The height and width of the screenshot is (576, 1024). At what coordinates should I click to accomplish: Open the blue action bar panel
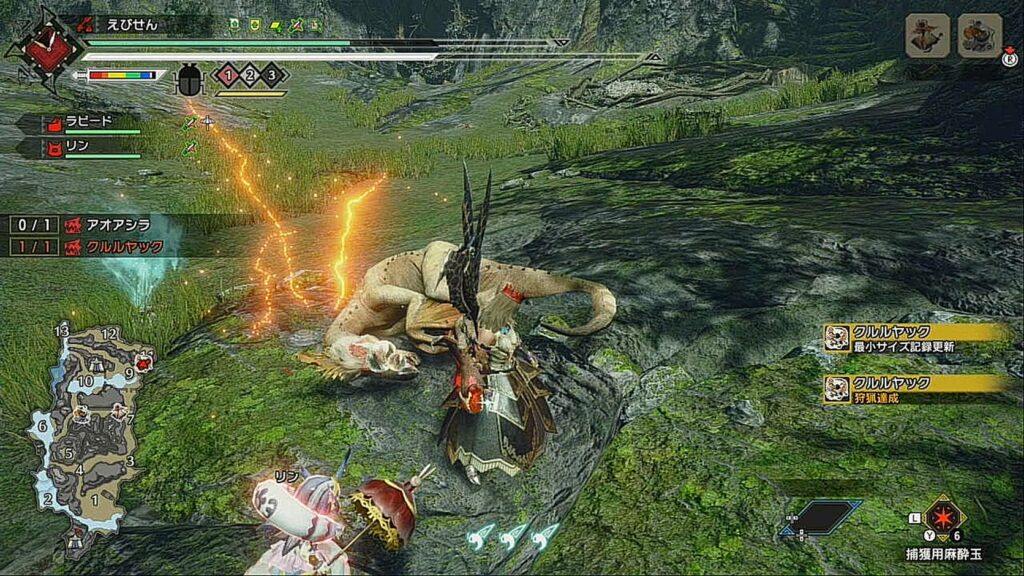coord(821,517)
